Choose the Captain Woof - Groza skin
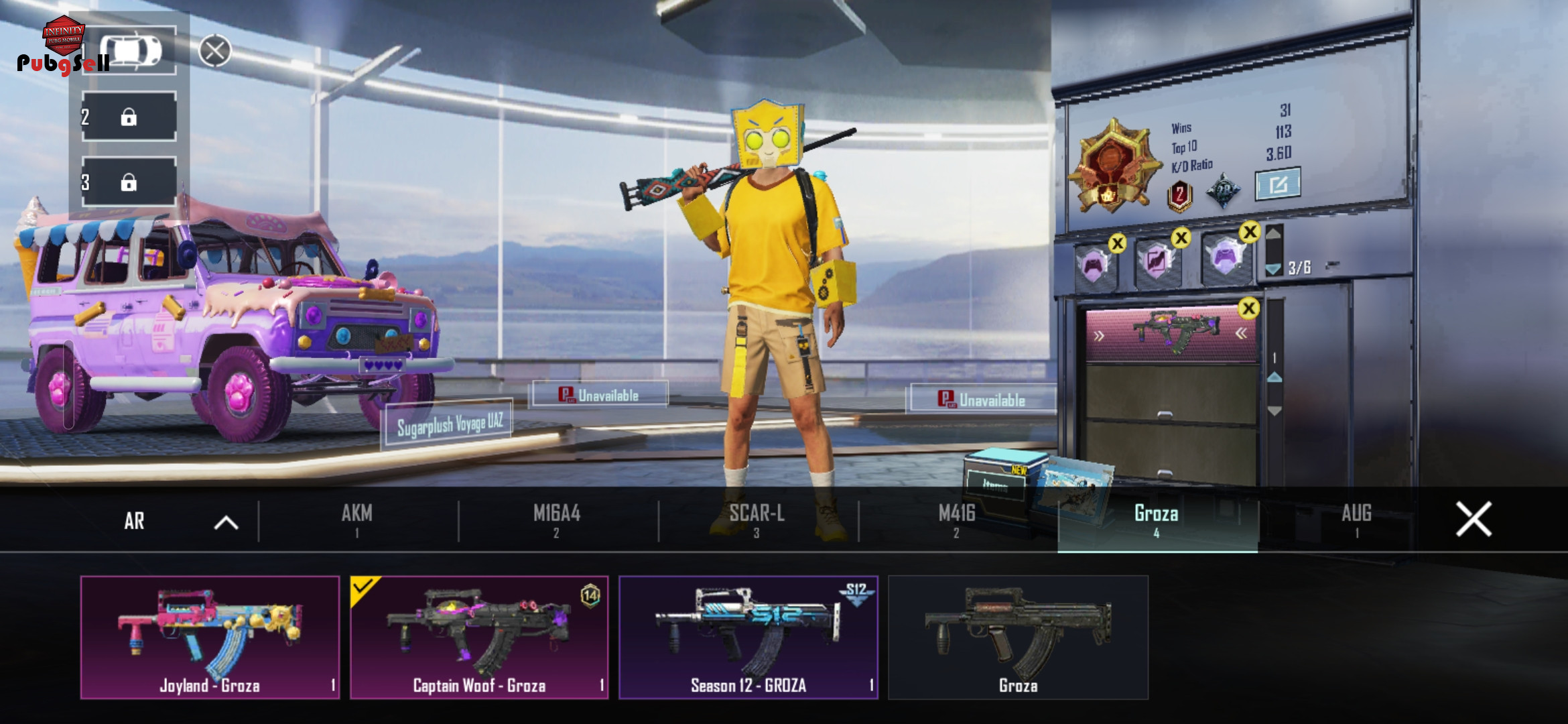Image resolution: width=1568 pixels, height=724 pixels. click(479, 638)
